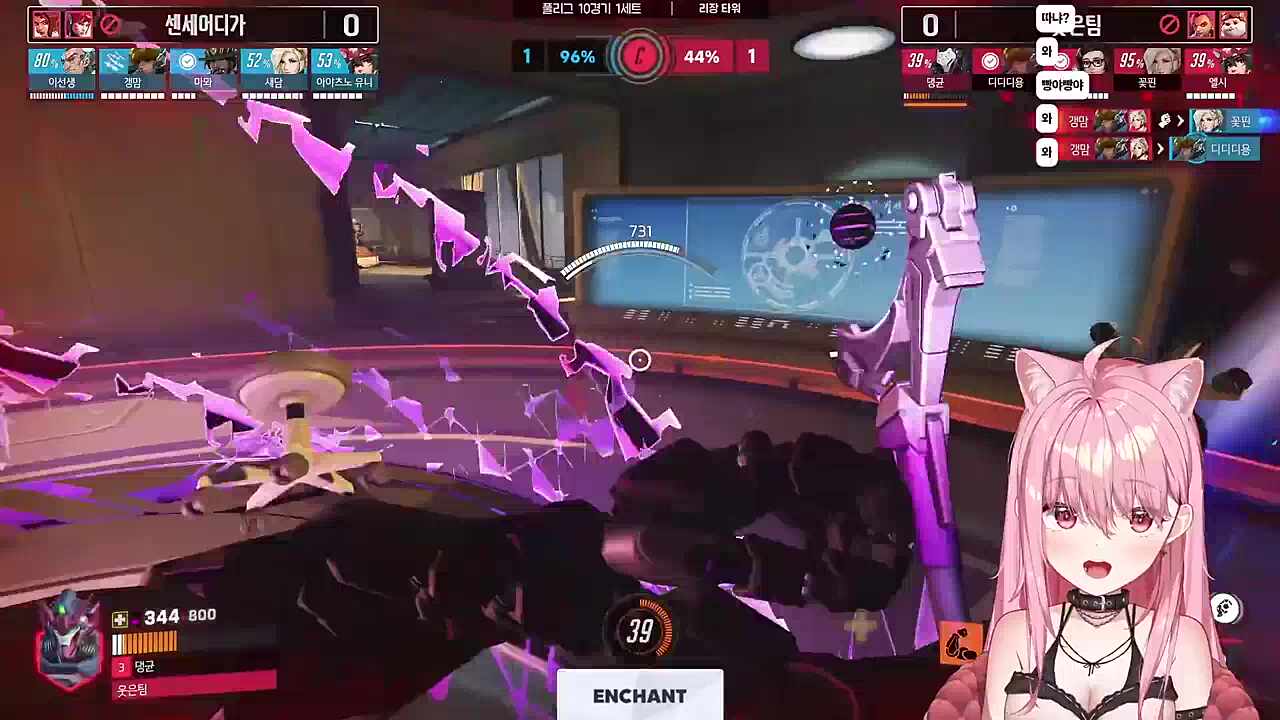Click the control point objective icon

[640, 57]
